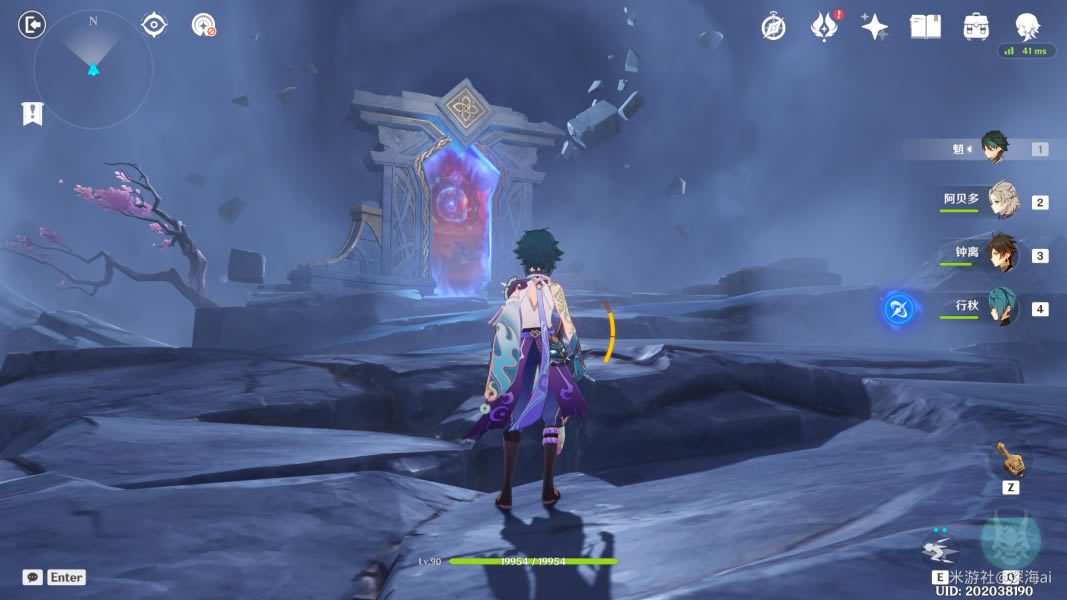The width and height of the screenshot is (1067, 600).
Task: Activate the dash elemental skill icon
Action: pos(939,549)
